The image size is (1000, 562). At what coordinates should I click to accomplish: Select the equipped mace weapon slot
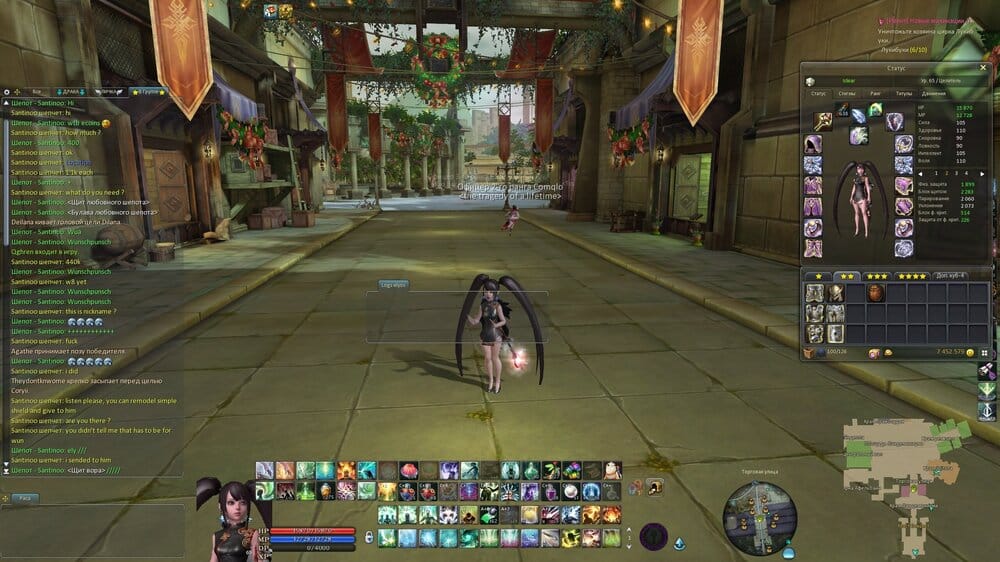point(823,121)
